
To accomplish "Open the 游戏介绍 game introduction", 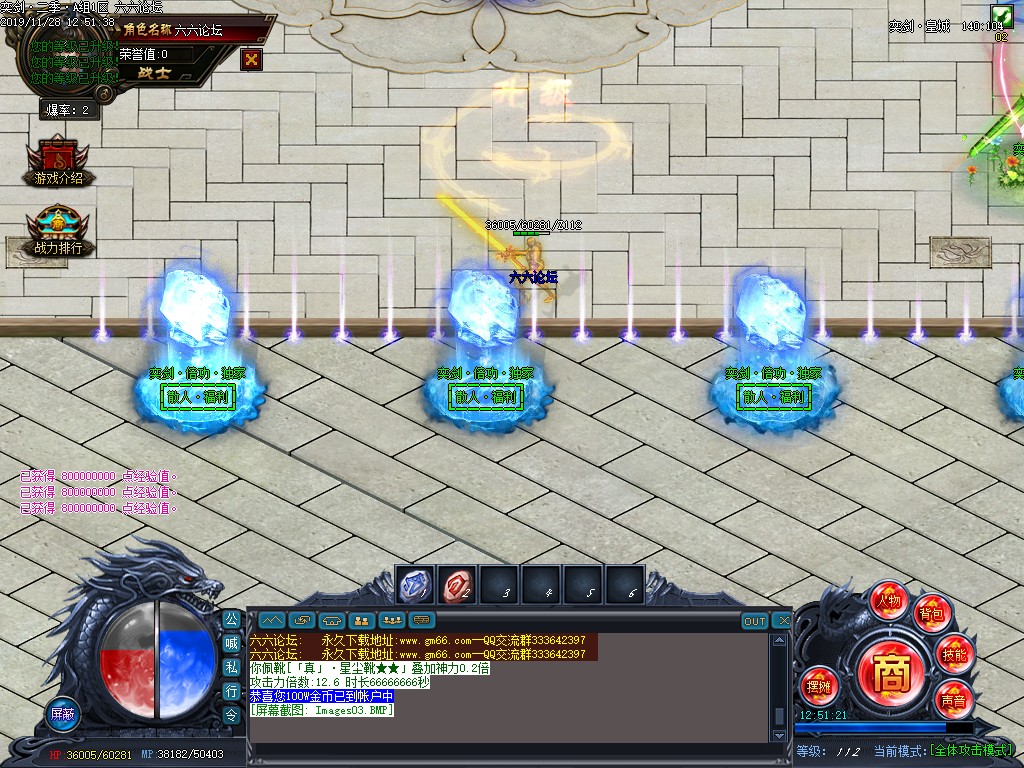I will tap(59, 162).
